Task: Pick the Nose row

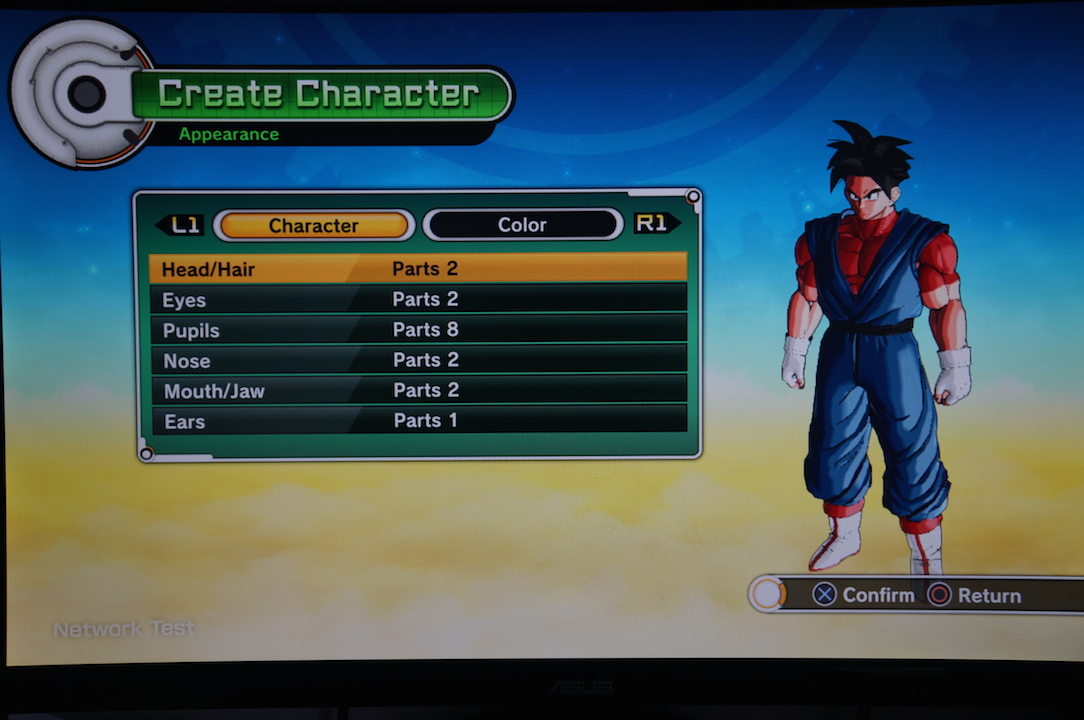Action: 418,360
